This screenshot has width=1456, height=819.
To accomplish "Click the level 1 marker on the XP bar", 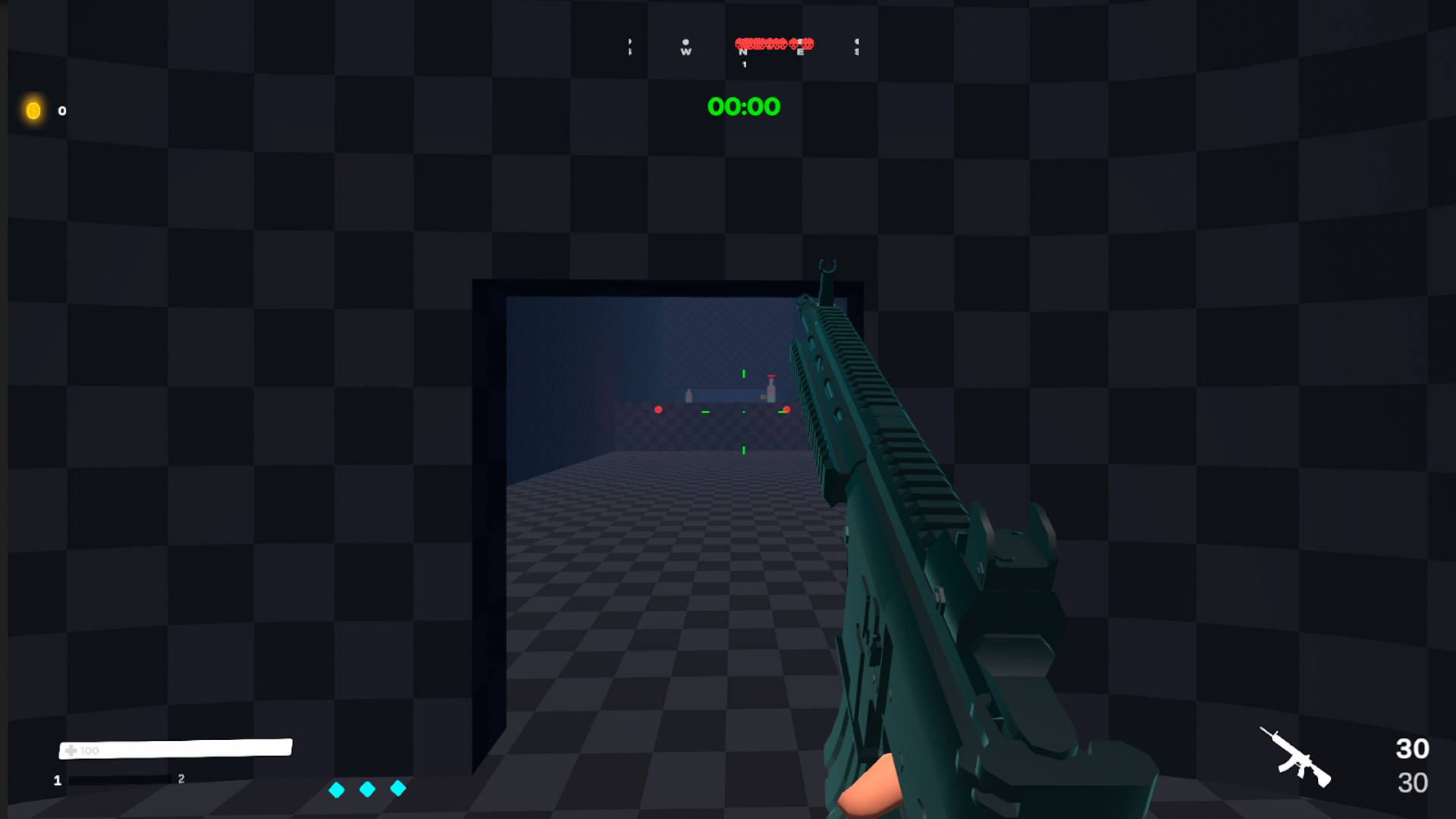I will pyautogui.click(x=57, y=778).
